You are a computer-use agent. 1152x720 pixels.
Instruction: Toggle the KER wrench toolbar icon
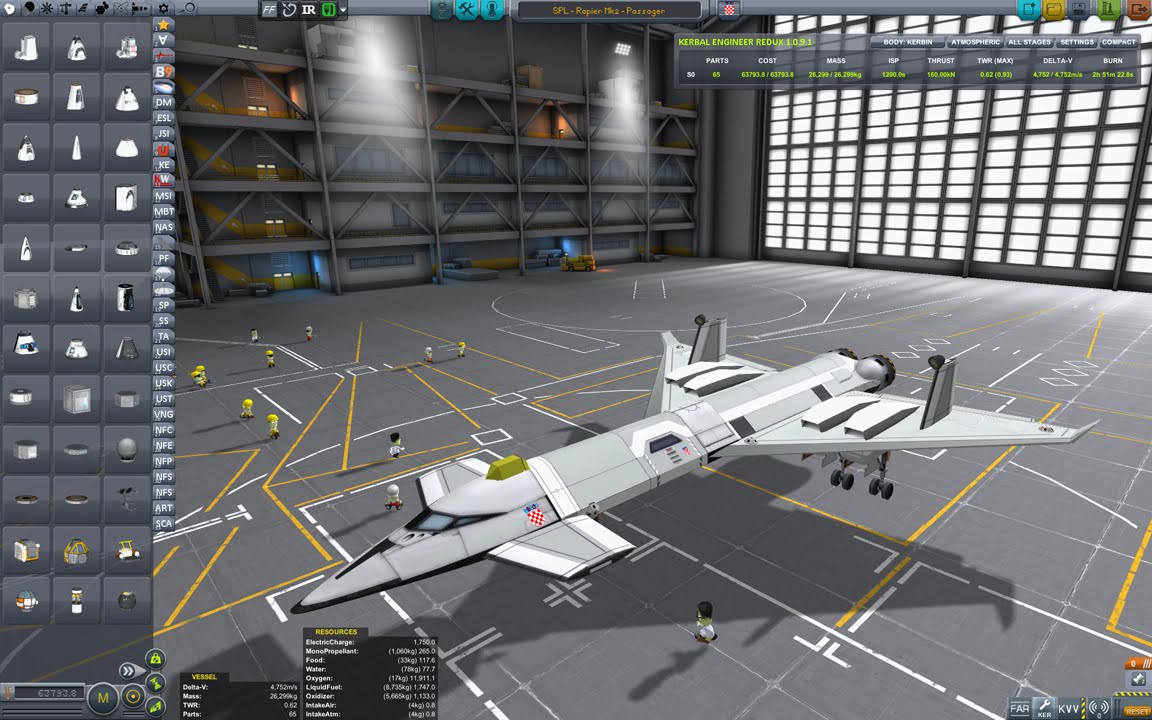point(1044,707)
